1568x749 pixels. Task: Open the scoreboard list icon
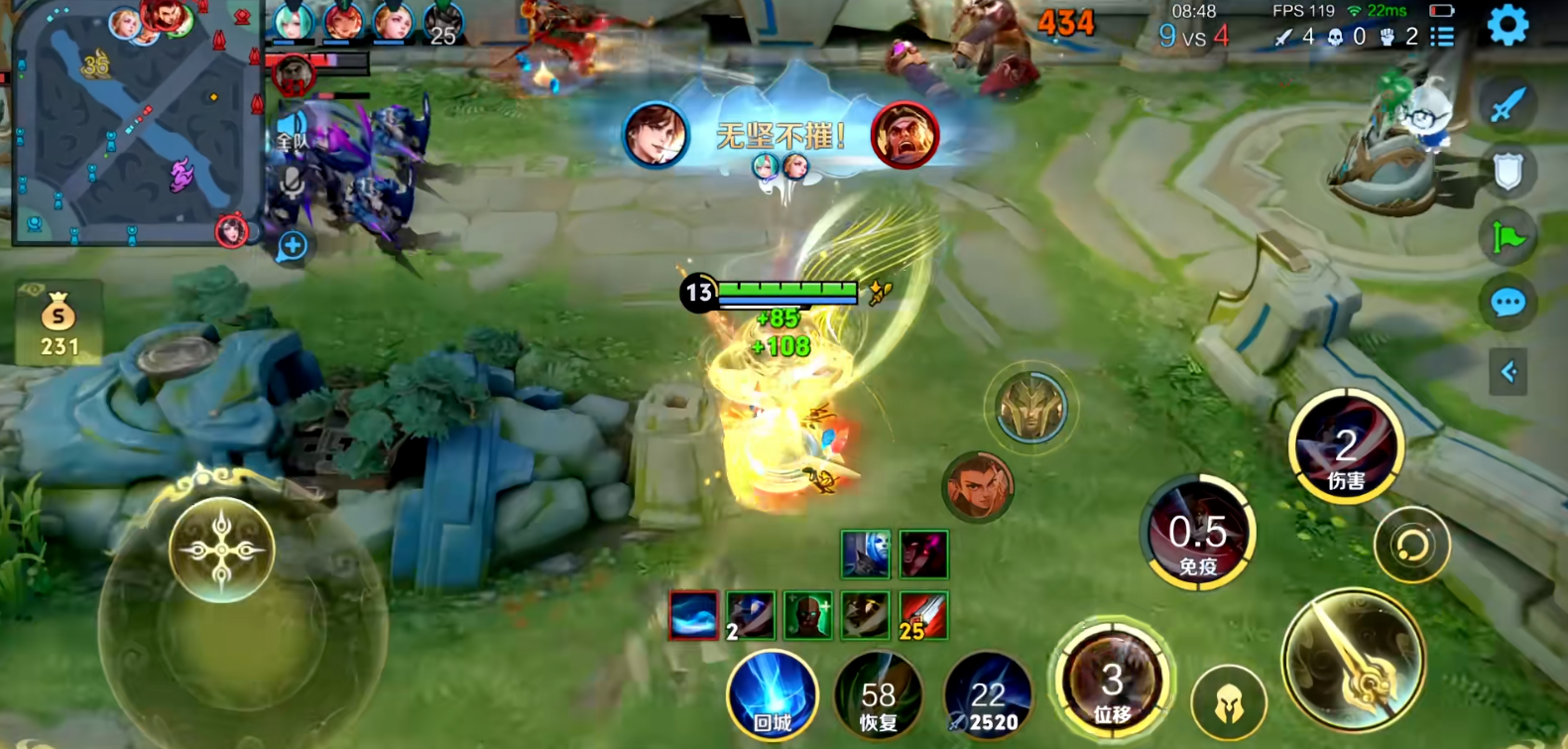pyautogui.click(x=1442, y=37)
